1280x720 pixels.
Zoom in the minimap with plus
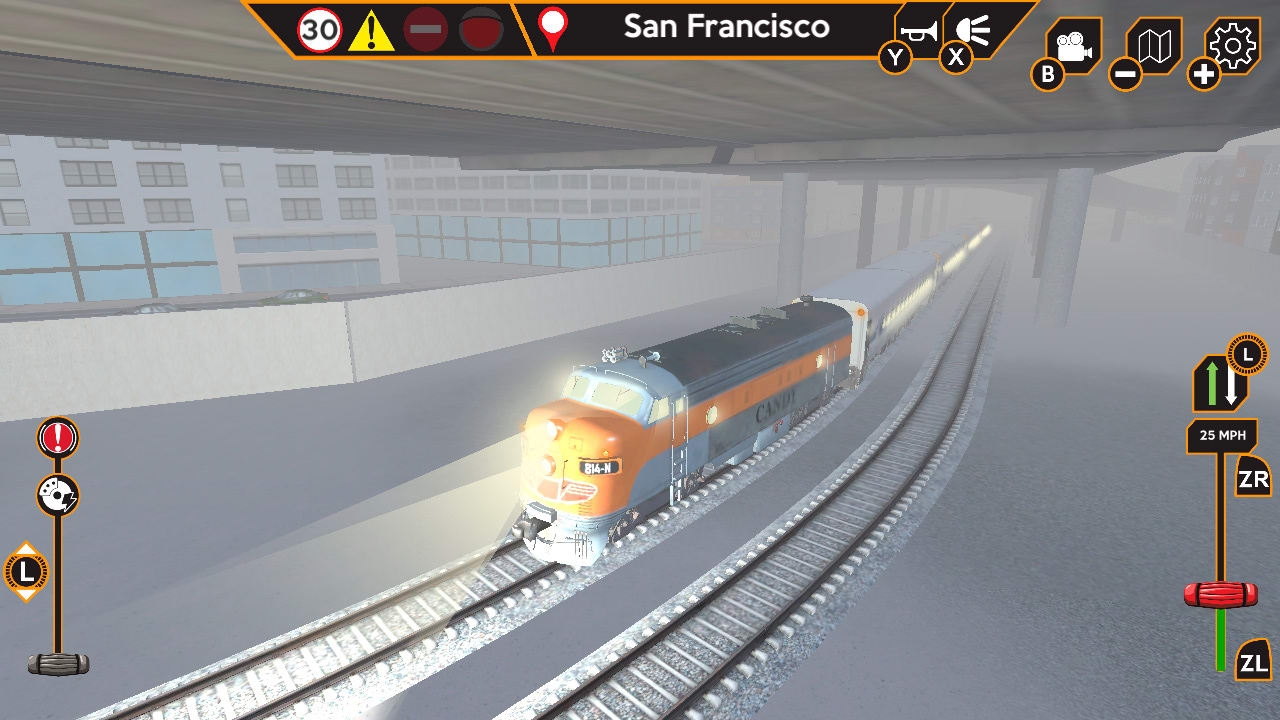tap(1203, 72)
